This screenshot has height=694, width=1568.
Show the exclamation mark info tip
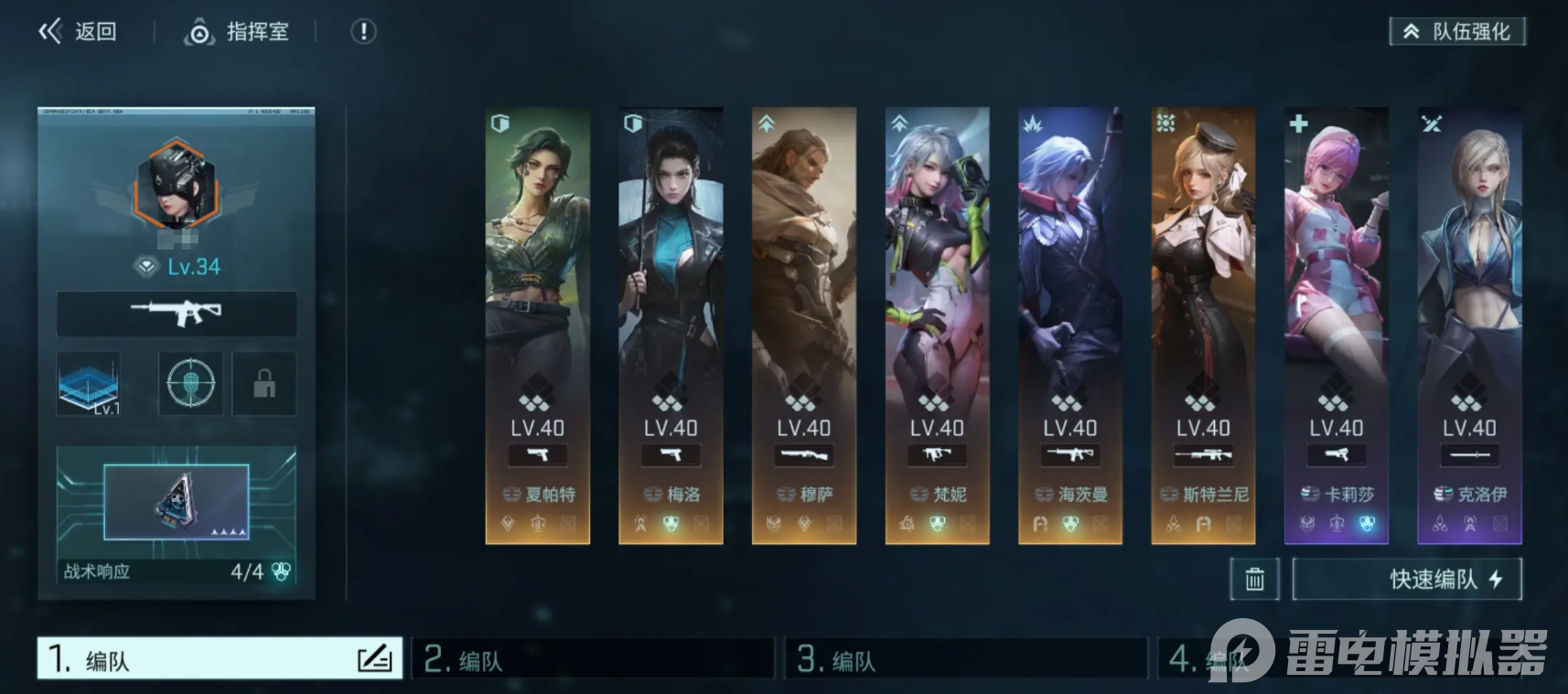(x=363, y=32)
